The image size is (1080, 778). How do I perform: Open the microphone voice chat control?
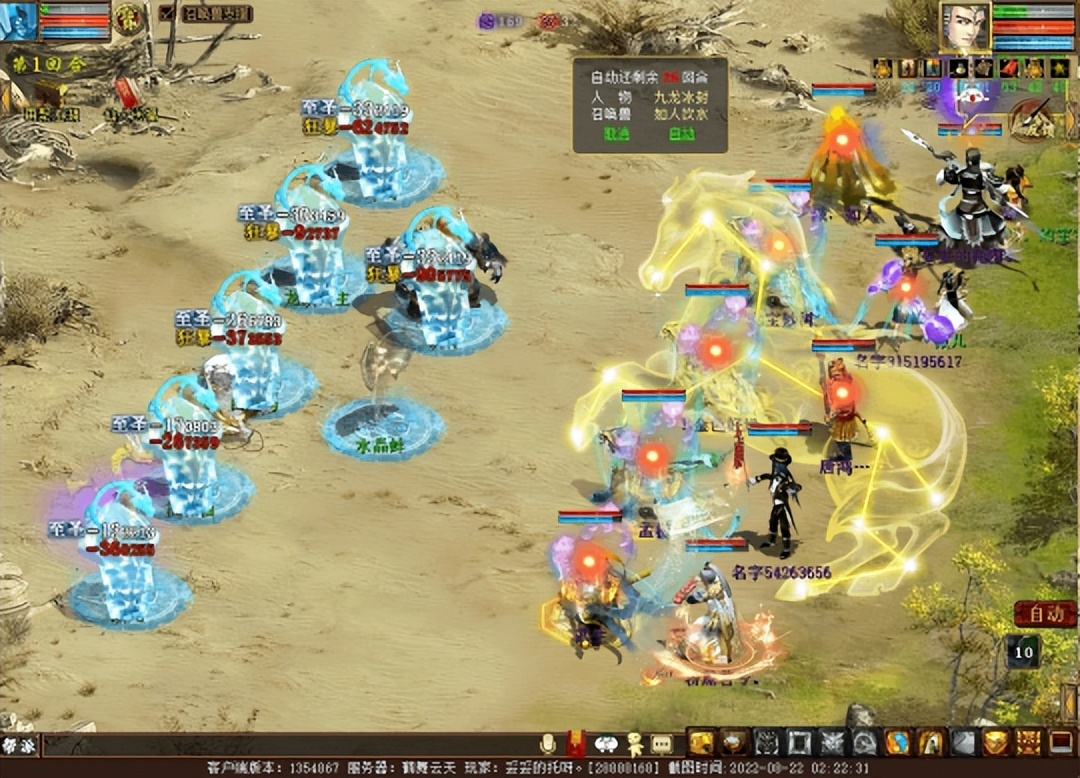click(547, 744)
